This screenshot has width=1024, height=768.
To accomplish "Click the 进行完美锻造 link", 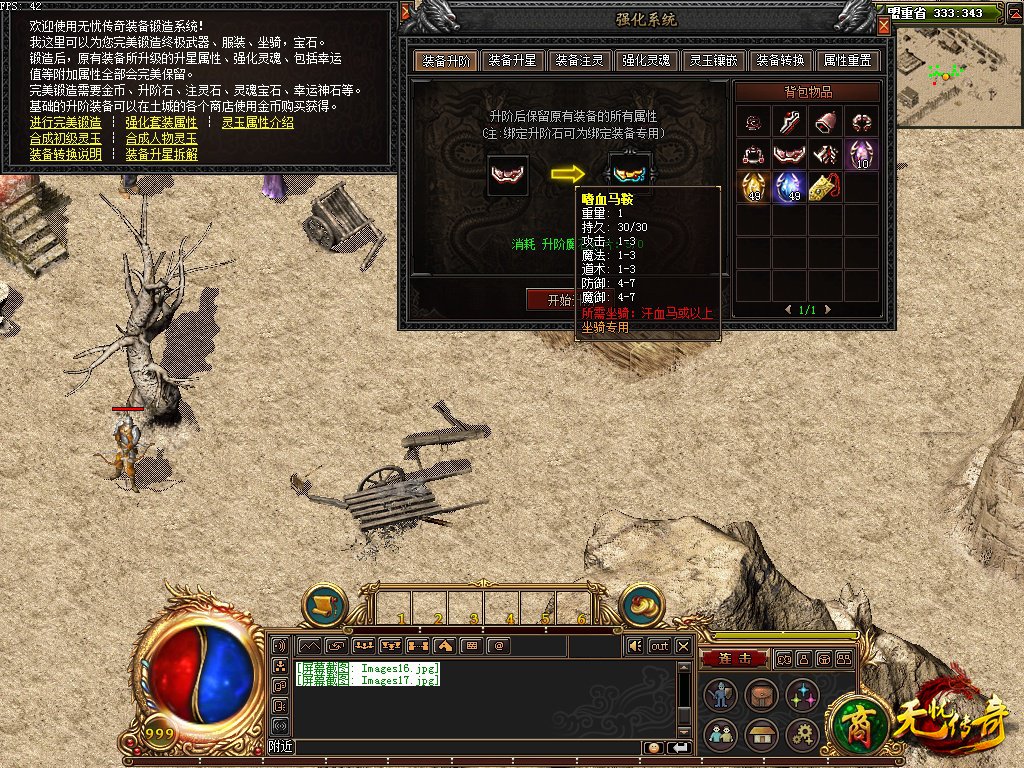I will 65,123.
